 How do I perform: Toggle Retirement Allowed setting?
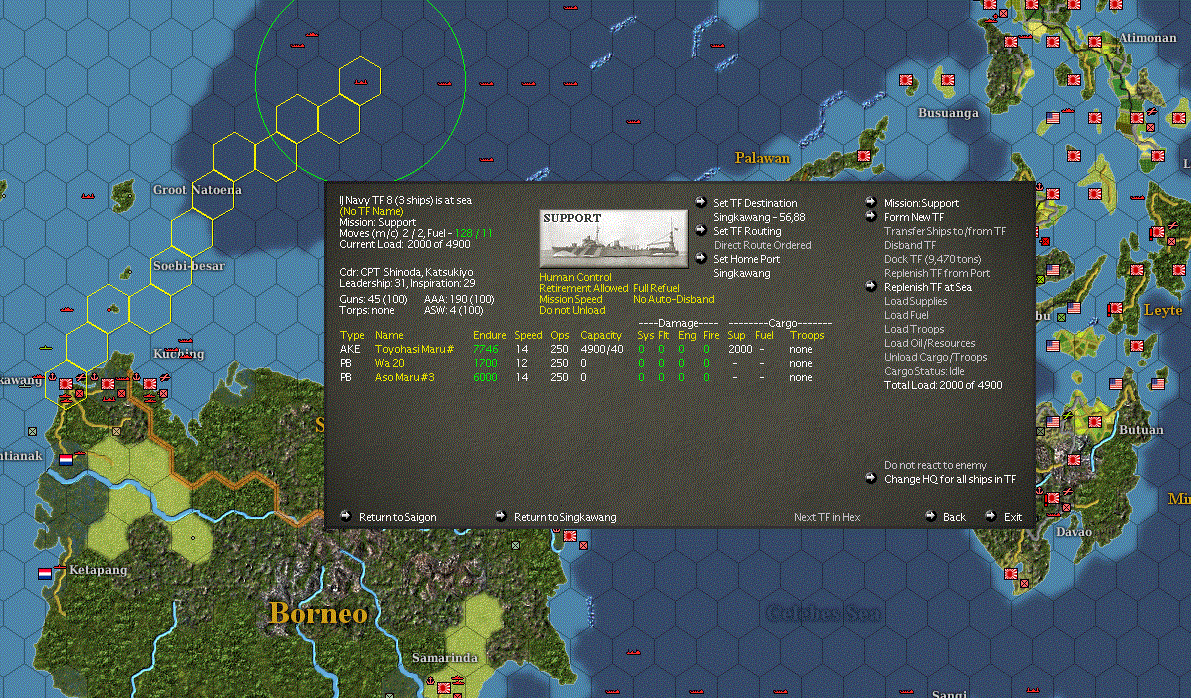tap(583, 288)
